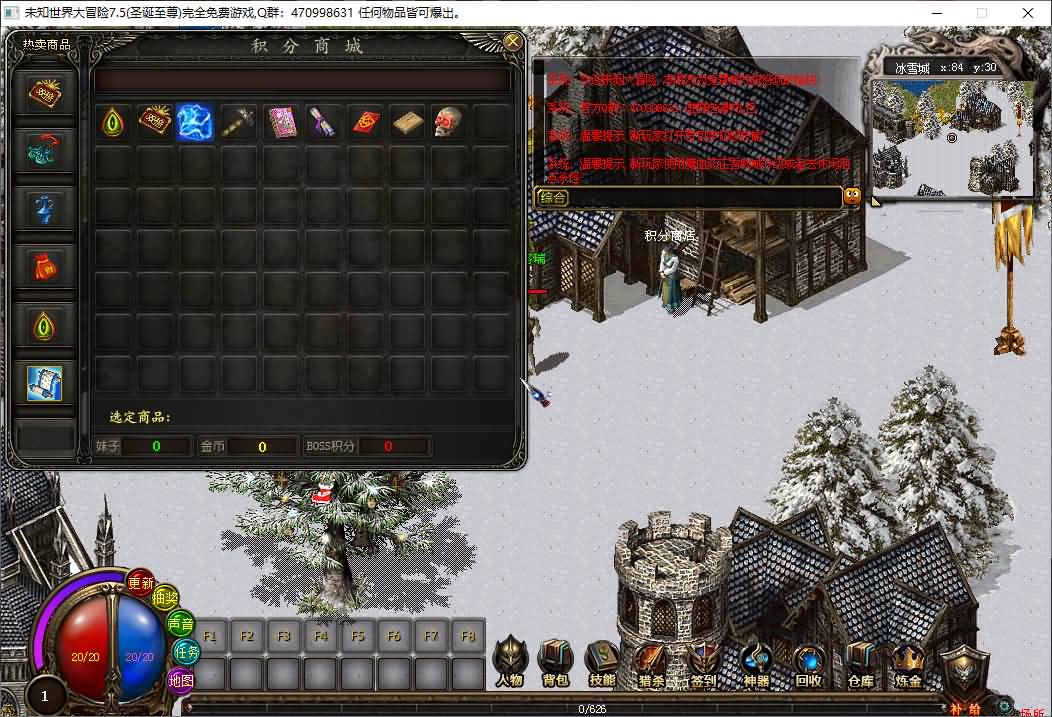Viewport: 1052px width, 717px height.
Task: Select the 综合 chat channel tab
Action: (x=553, y=197)
